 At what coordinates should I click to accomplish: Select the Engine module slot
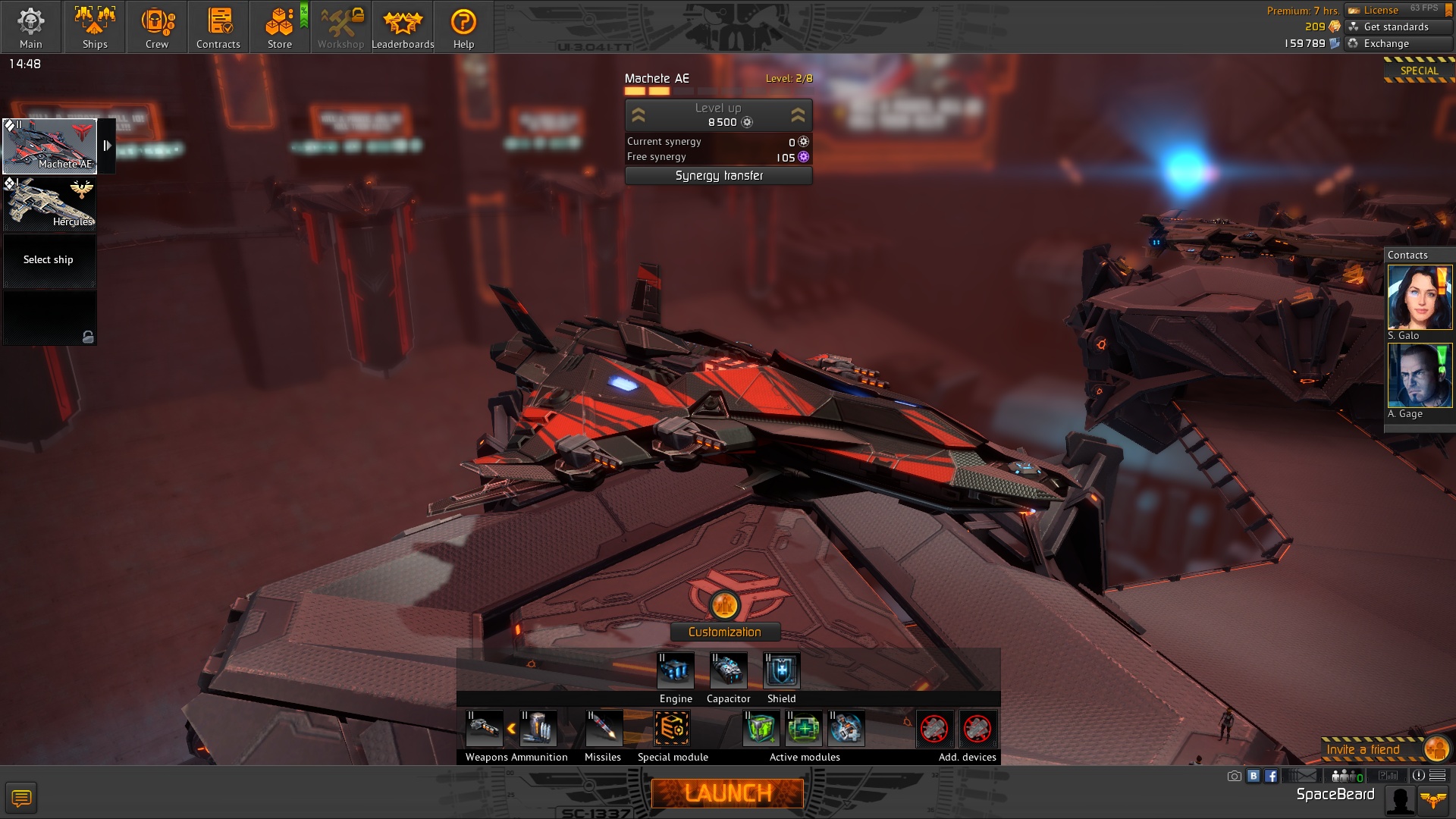pyautogui.click(x=676, y=671)
